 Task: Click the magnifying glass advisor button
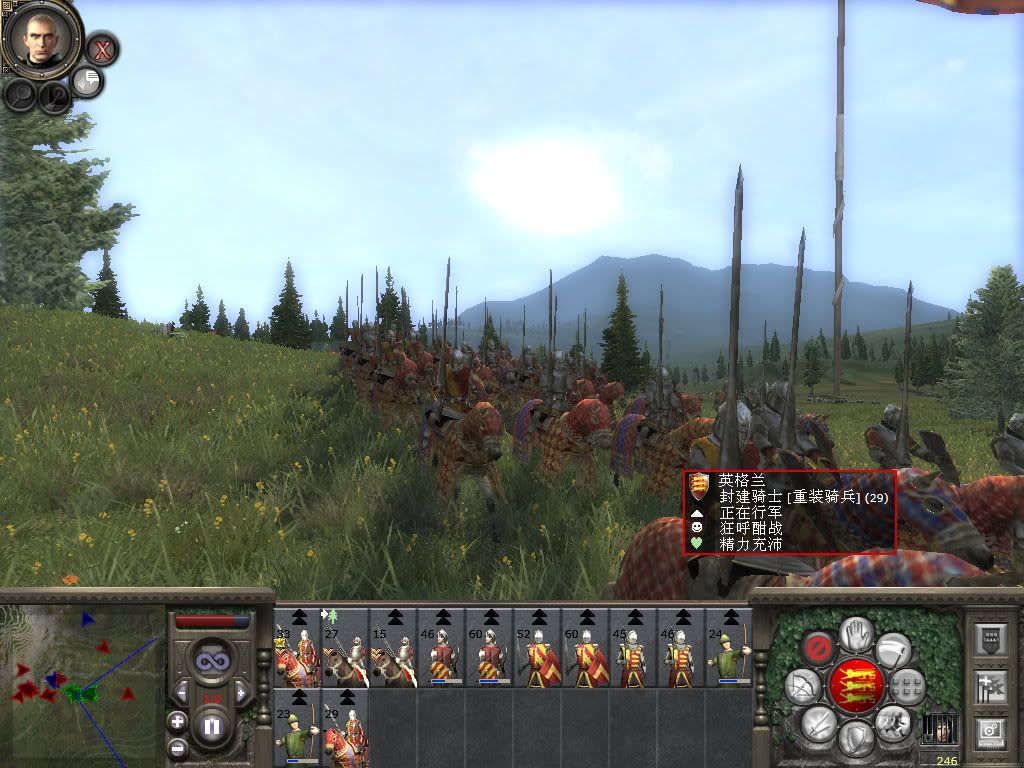[21, 94]
